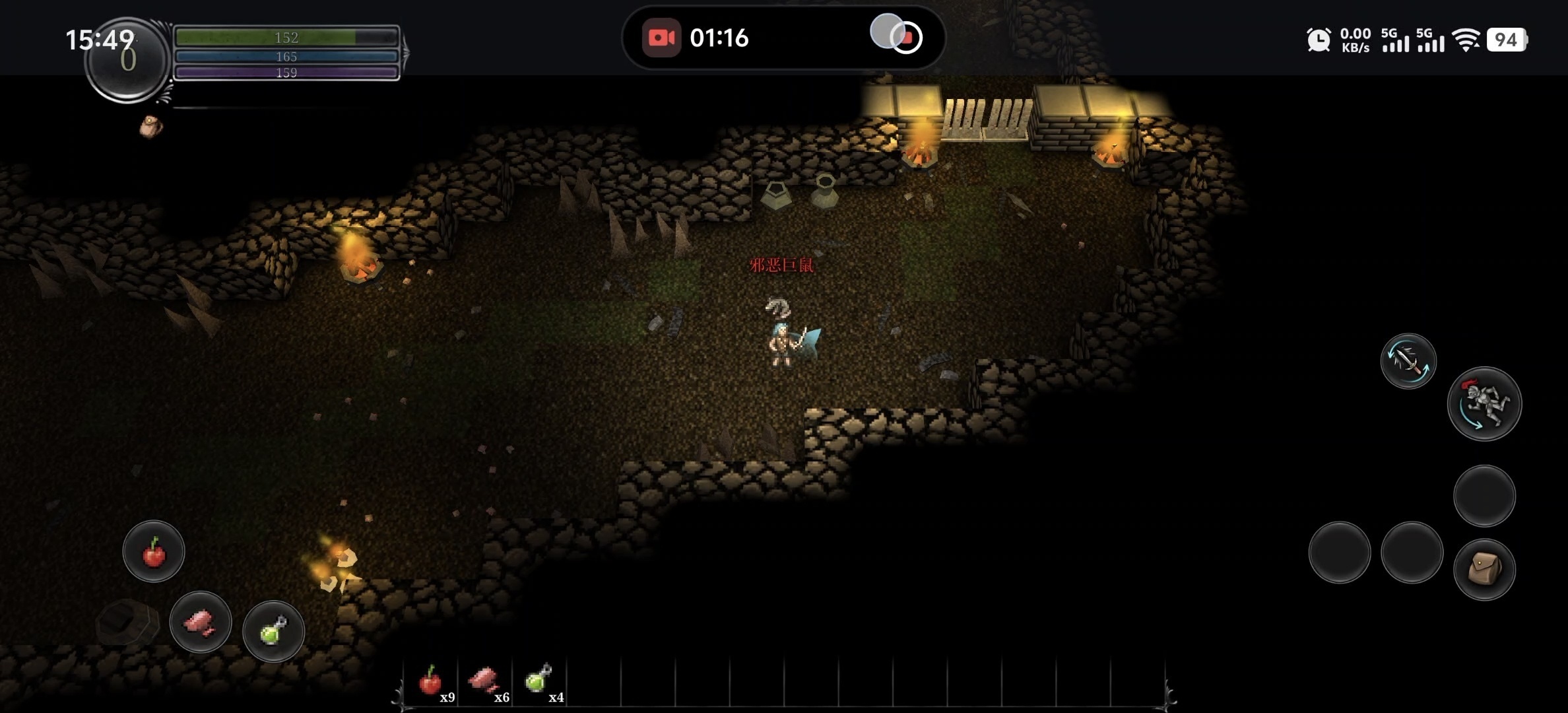This screenshot has height=713, width=1568.
Task: Activate the green potion quick-use button
Action: (273, 631)
